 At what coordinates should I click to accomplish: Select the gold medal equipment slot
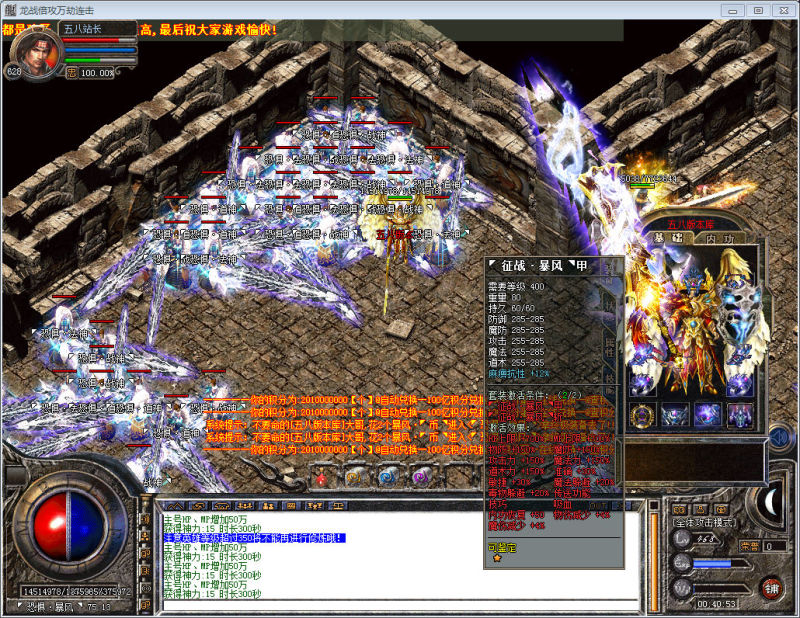coord(640,413)
